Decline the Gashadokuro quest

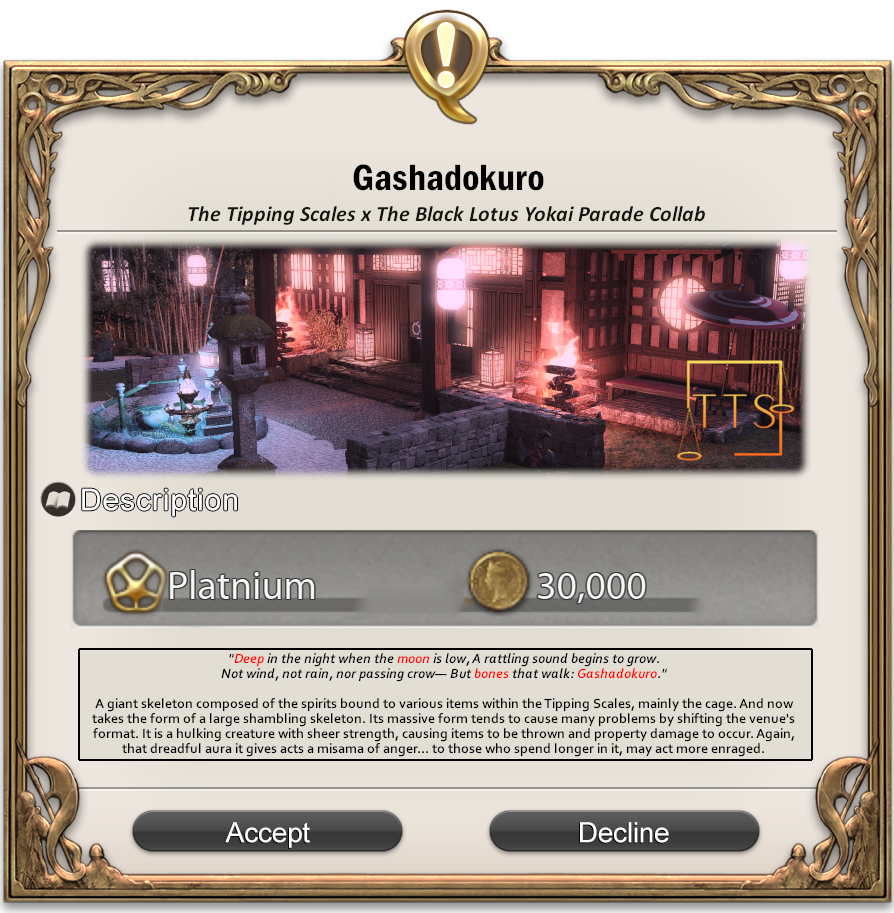click(x=623, y=831)
